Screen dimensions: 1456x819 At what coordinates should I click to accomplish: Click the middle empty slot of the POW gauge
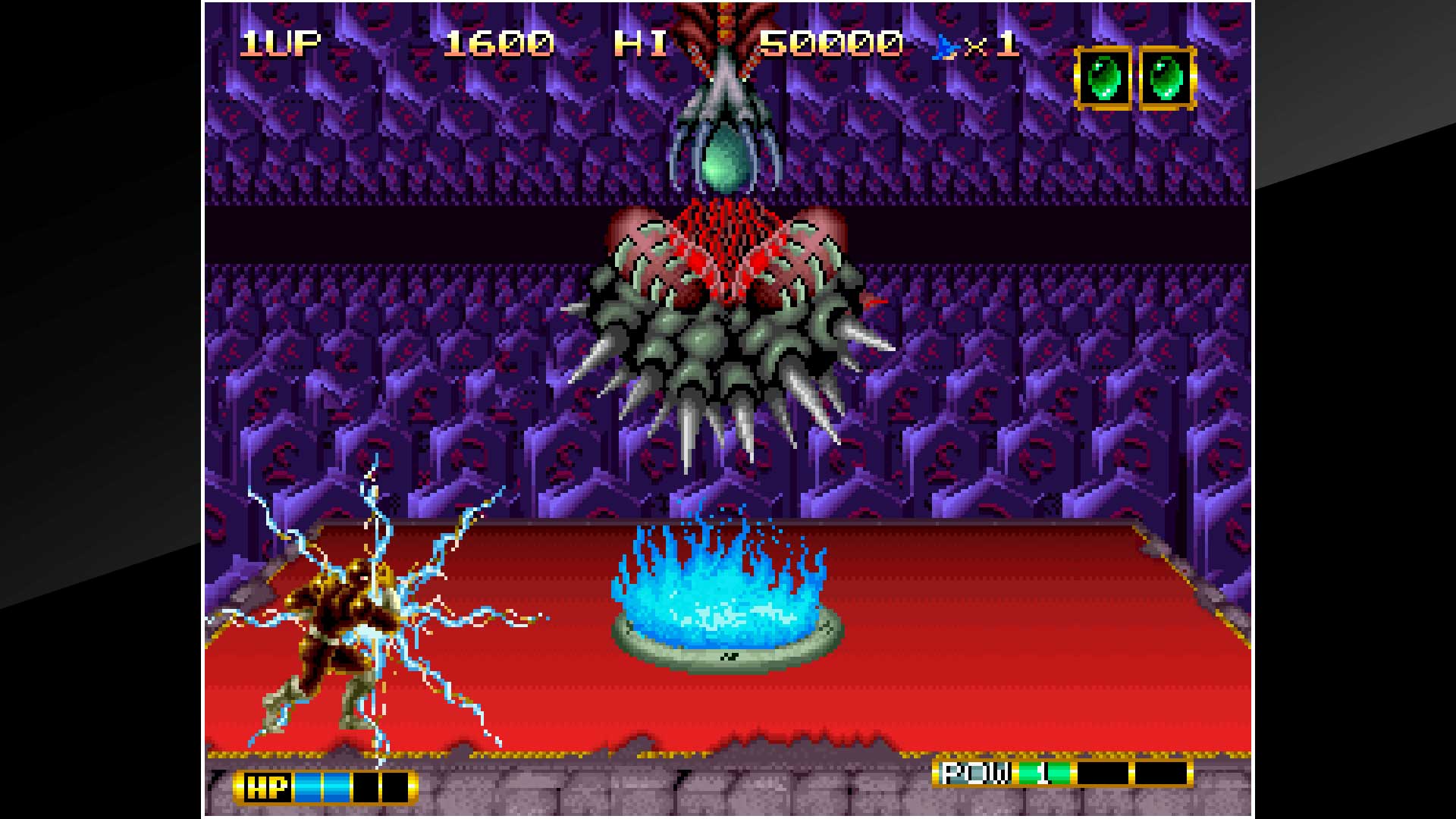click(x=1103, y=771)
